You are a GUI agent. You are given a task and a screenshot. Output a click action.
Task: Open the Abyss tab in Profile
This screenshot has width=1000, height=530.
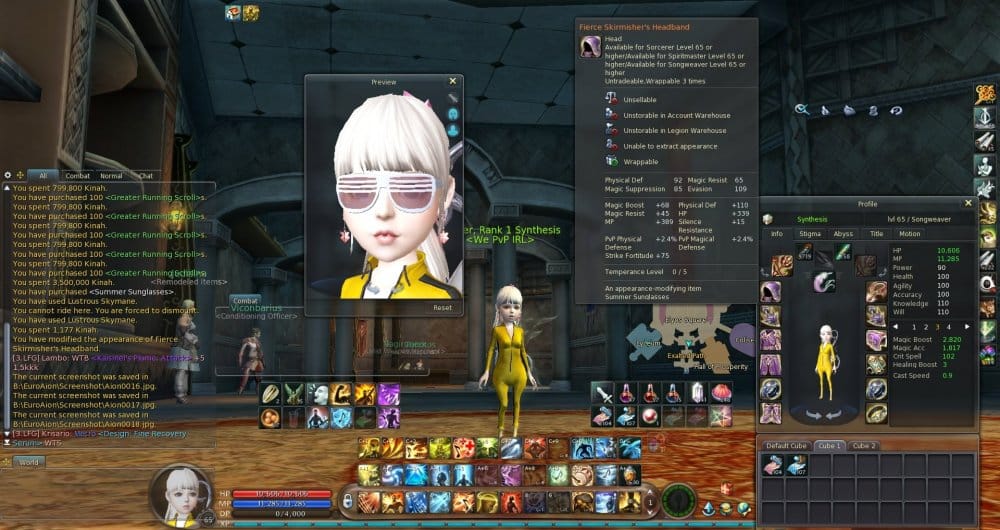(843, 234)
